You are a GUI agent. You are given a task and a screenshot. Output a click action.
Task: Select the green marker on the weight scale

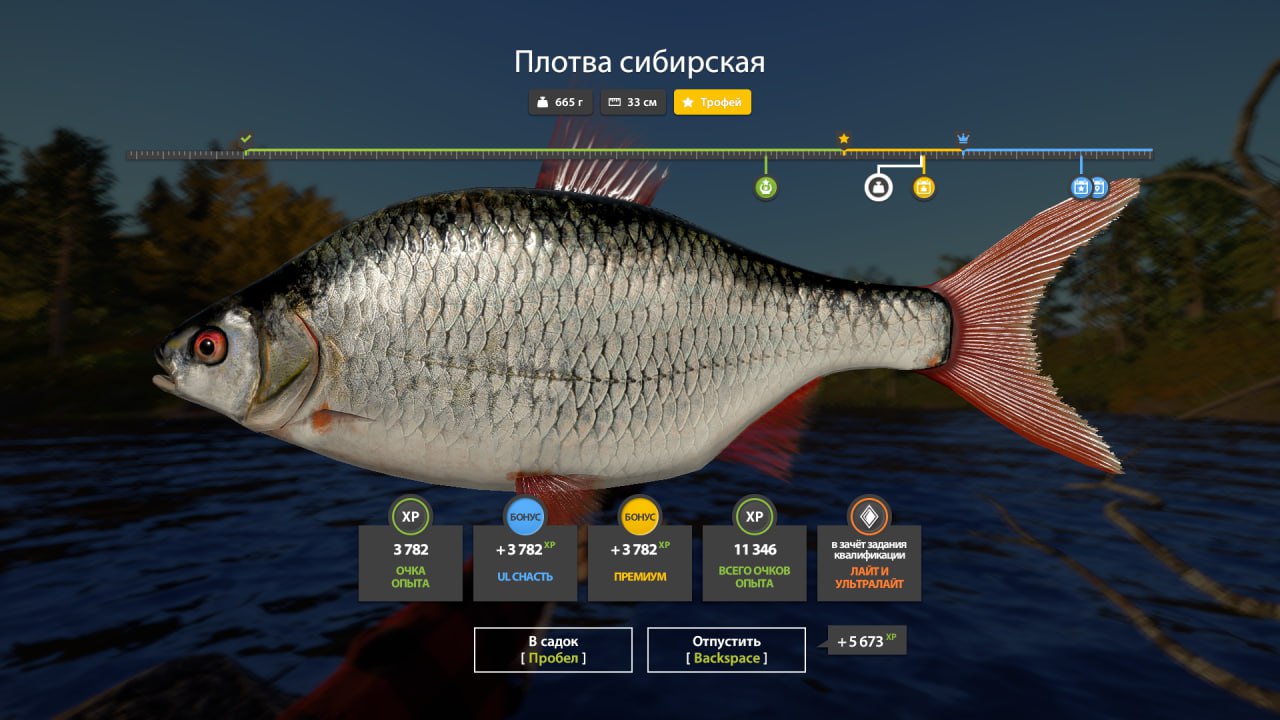click(766, 187)
